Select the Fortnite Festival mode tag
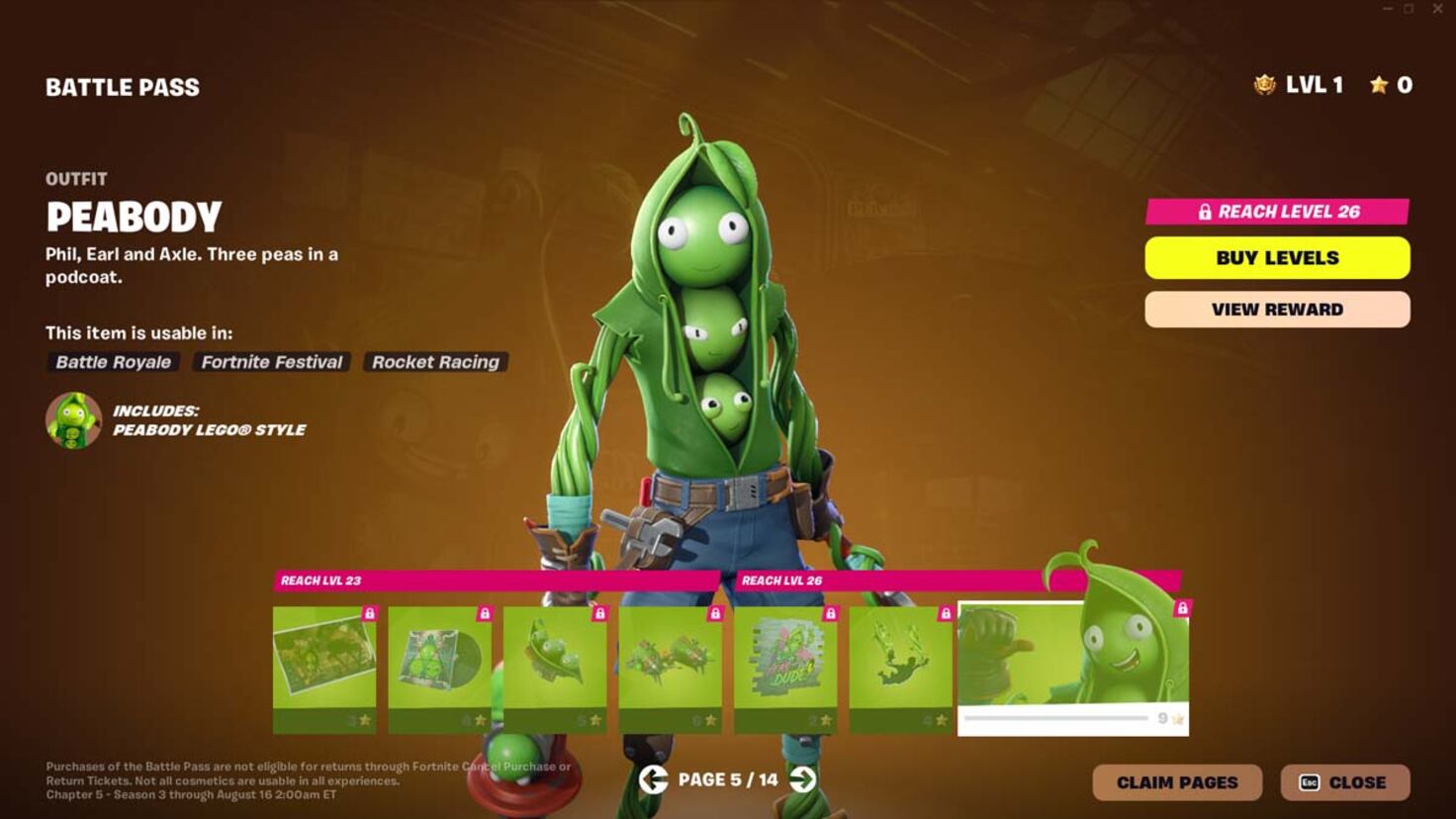Image resolution: width=1456 pixels, height=819 pixels. [x=271, y=362]
